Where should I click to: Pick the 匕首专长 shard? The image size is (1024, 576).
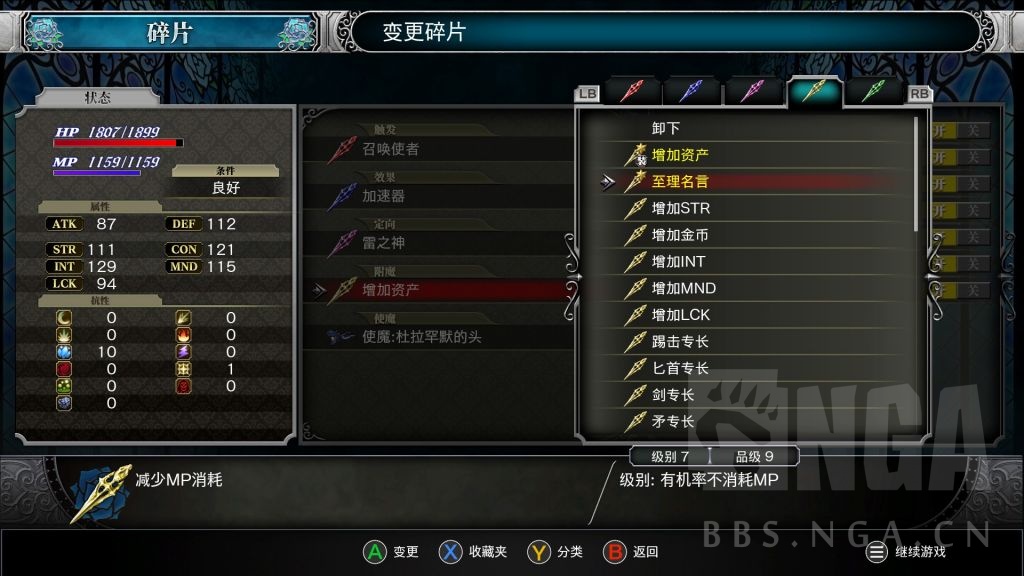point(680,368)
